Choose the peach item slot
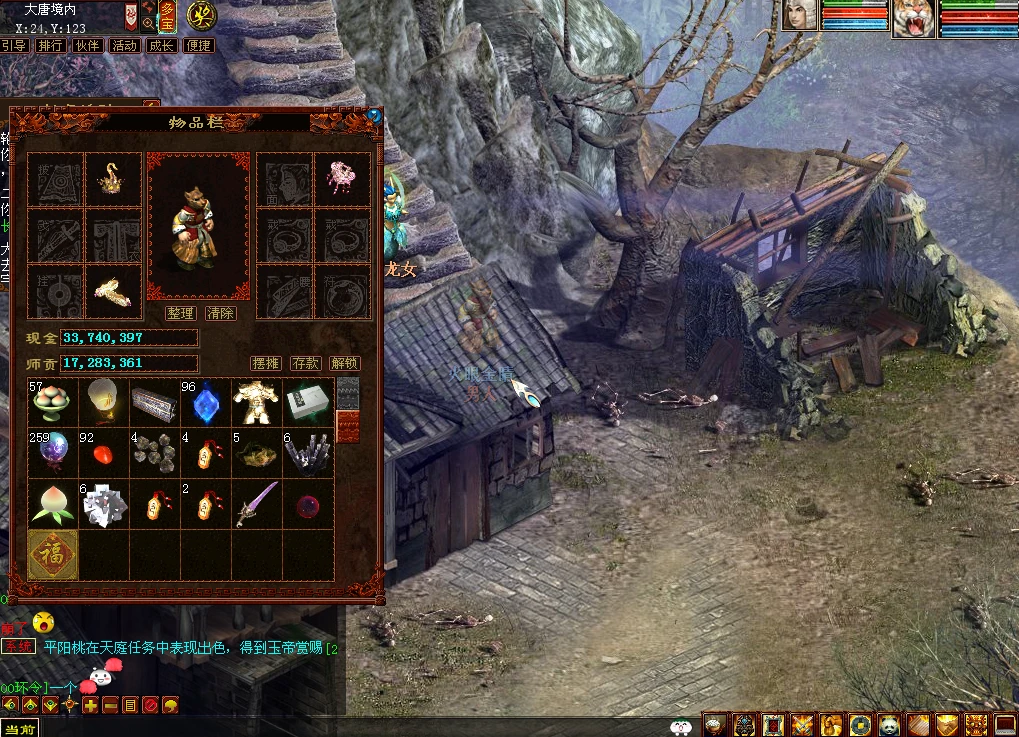The image size is (1019, 737). 53,504
